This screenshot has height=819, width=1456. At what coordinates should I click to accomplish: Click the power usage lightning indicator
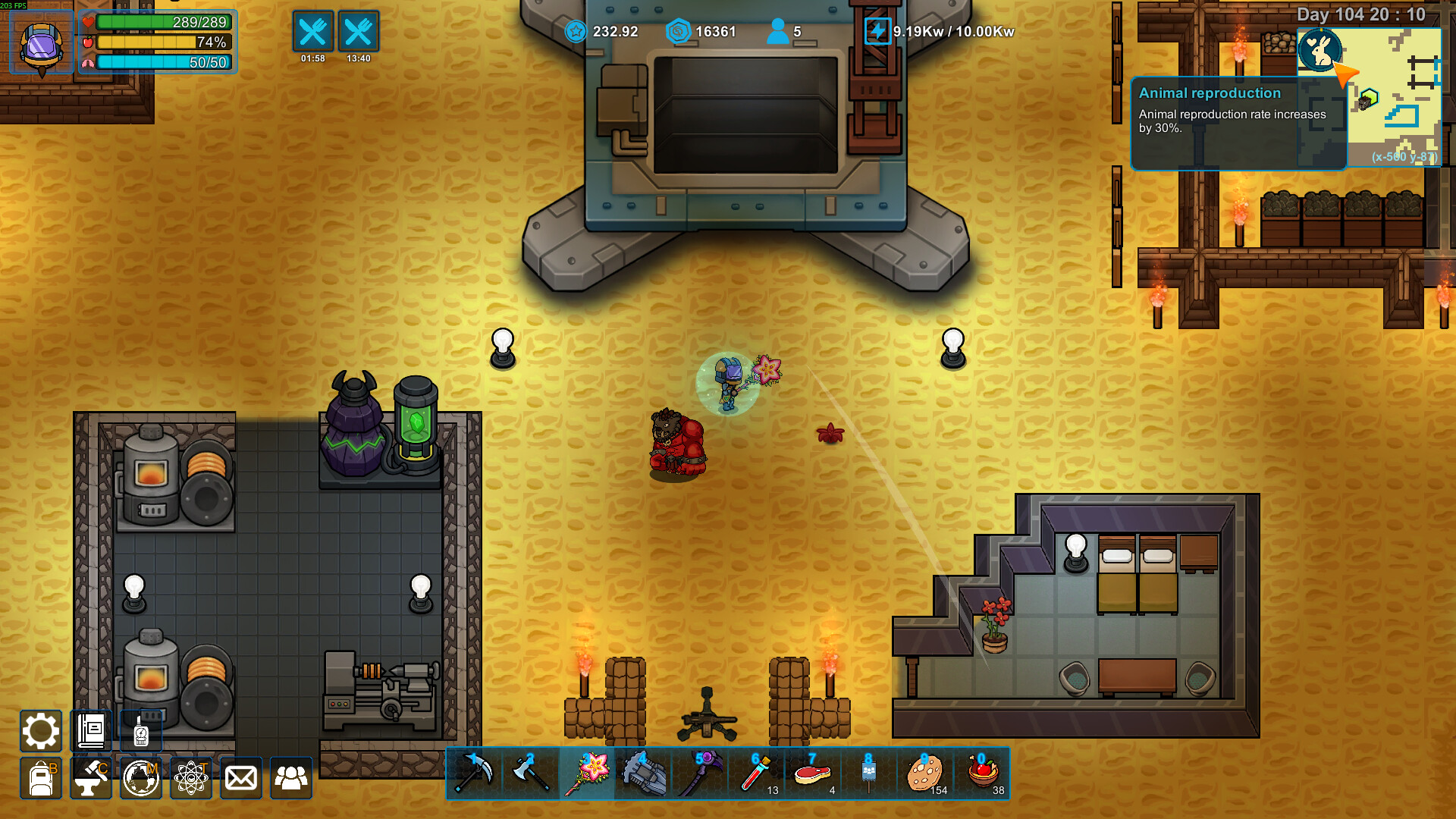tap(878, 33)
